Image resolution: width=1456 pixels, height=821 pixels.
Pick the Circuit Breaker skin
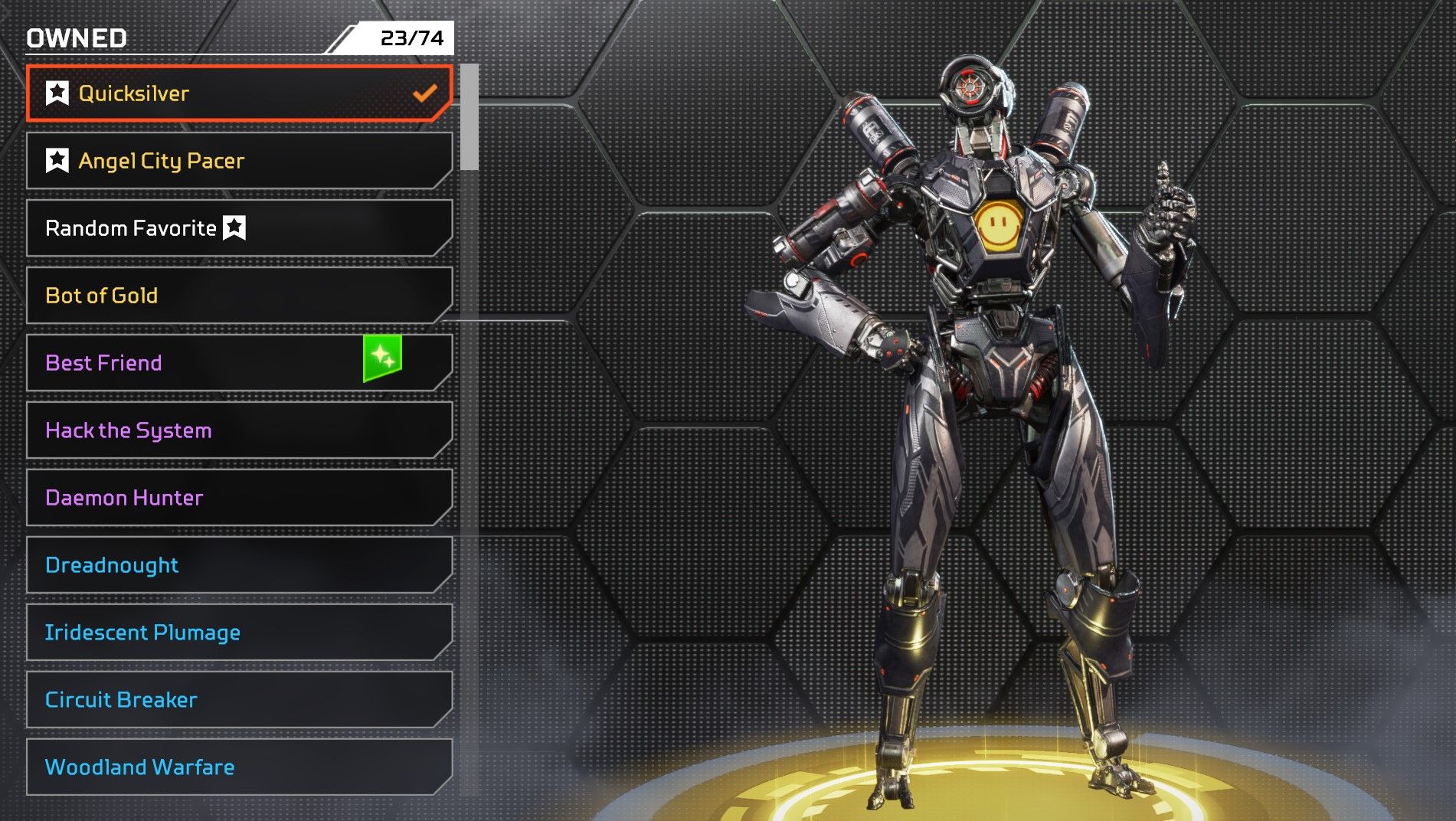[x=239, y=700]
